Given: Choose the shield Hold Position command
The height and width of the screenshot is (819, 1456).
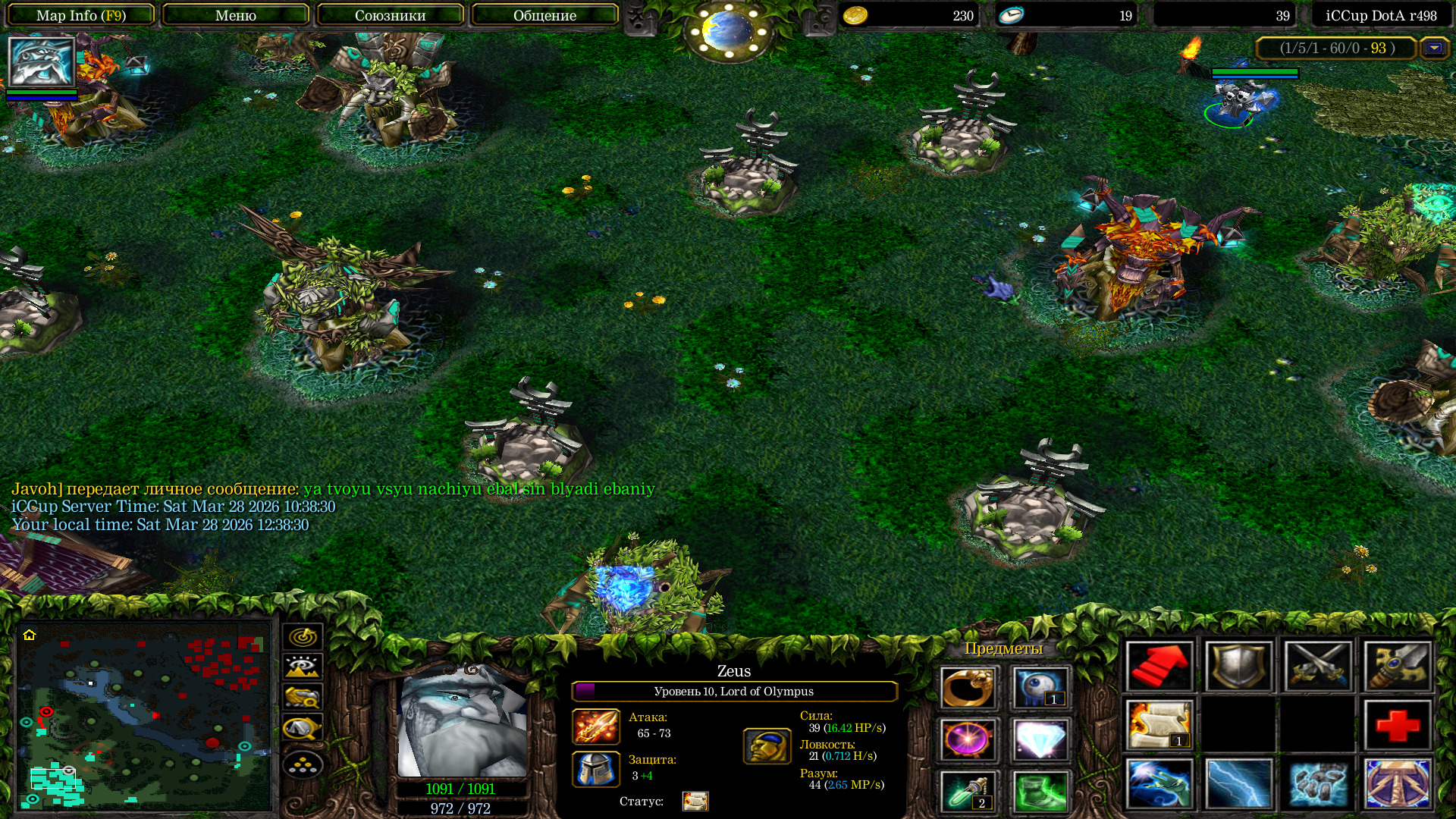Looking at the screenshot, I should [x=1238, y=667].
